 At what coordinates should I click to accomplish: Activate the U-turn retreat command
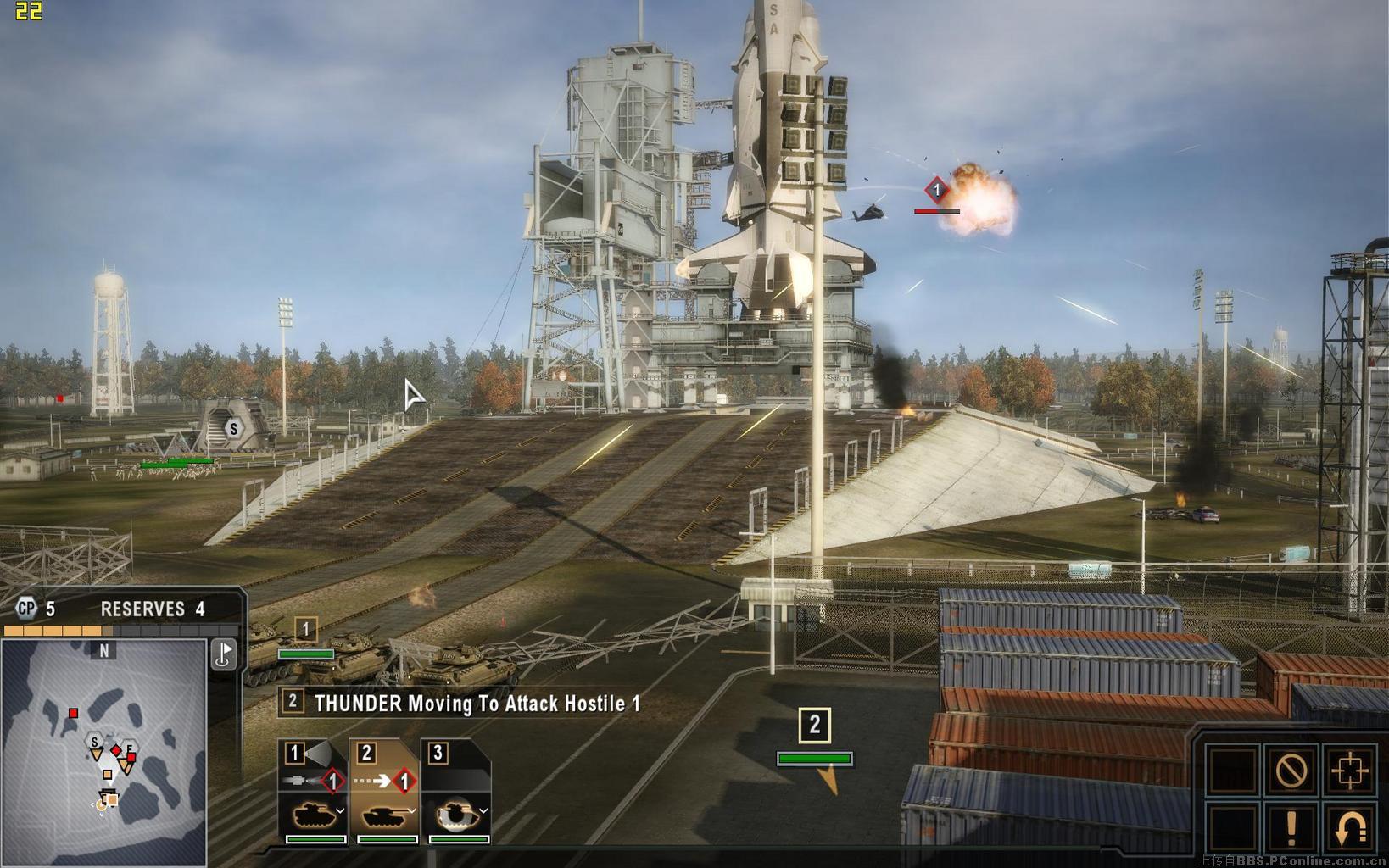tap(1348, 828)
